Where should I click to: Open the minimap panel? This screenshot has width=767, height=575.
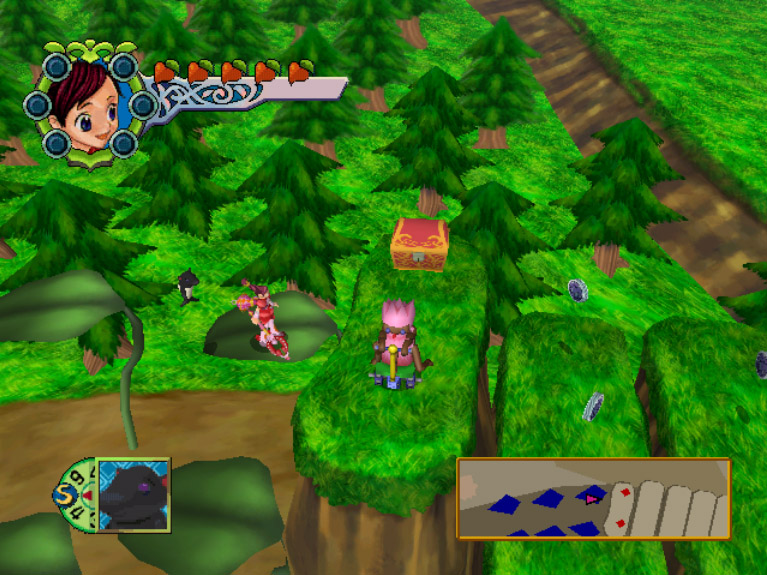pos(593,499)
